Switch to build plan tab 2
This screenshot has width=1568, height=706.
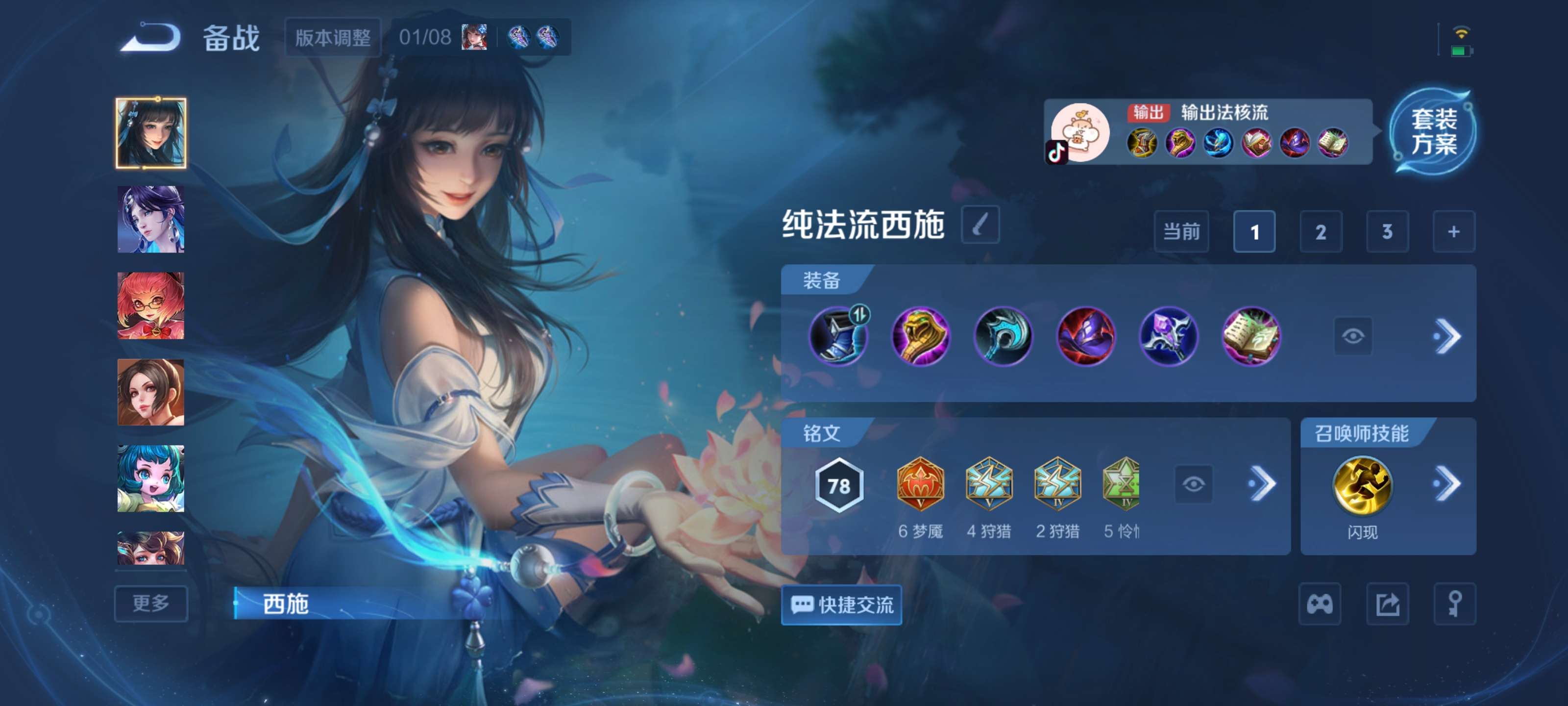[1320, 232]
